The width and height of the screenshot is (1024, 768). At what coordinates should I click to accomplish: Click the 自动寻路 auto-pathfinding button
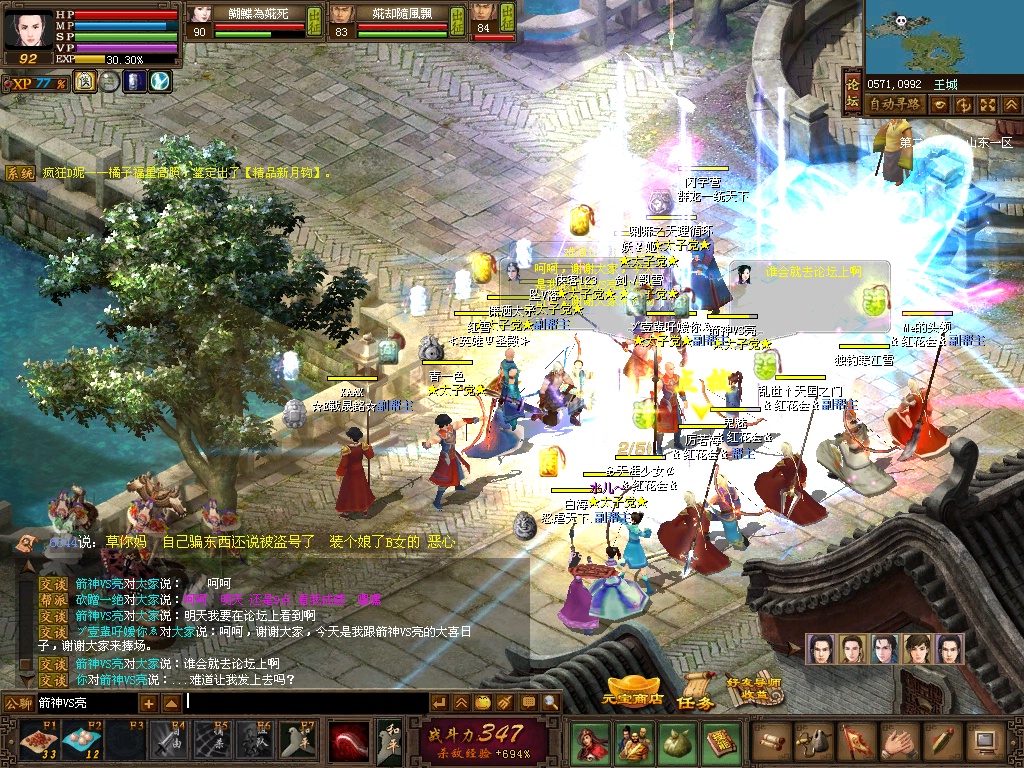[894, 104]
